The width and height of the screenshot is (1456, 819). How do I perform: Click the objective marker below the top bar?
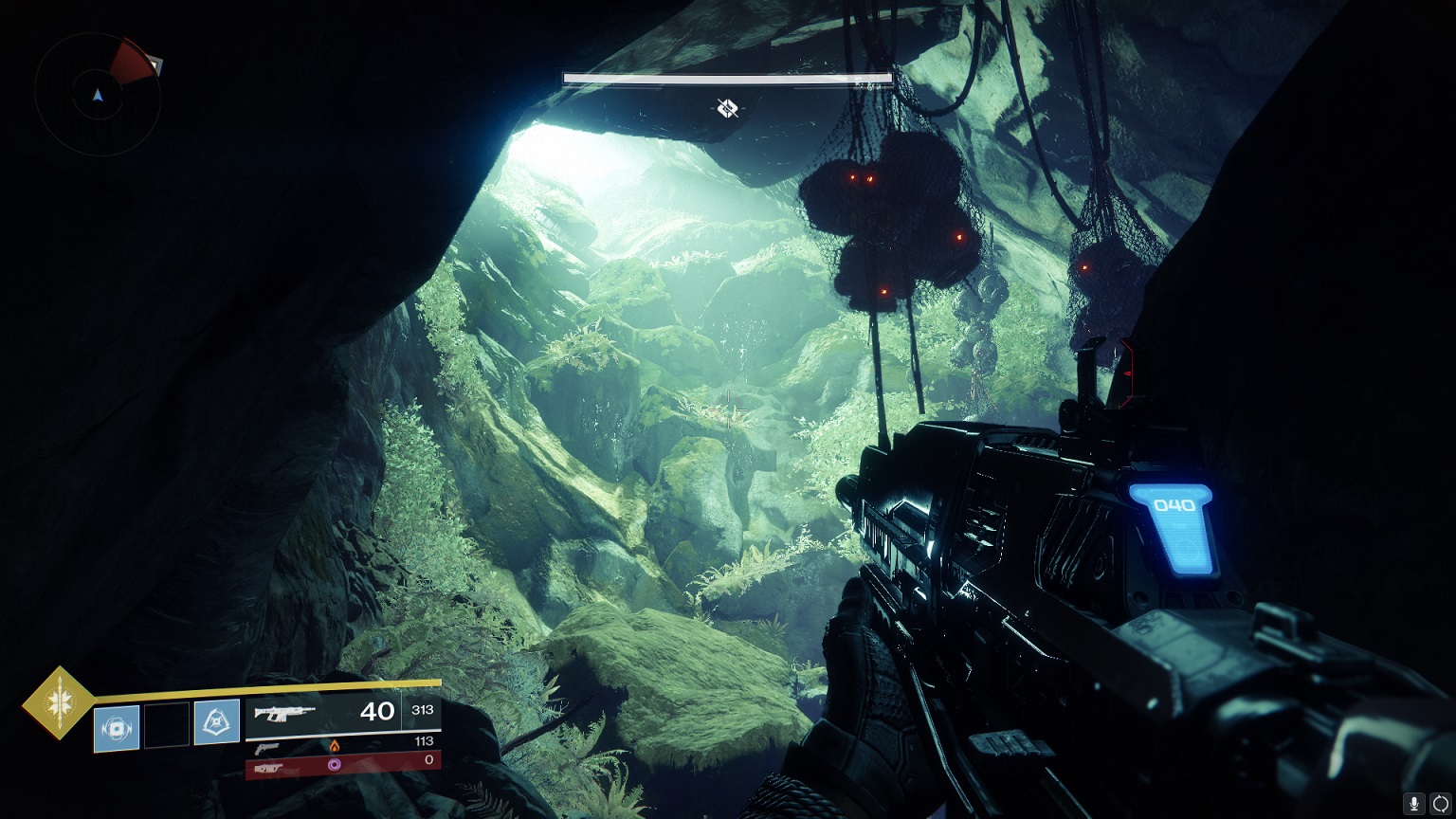point(727,108)
